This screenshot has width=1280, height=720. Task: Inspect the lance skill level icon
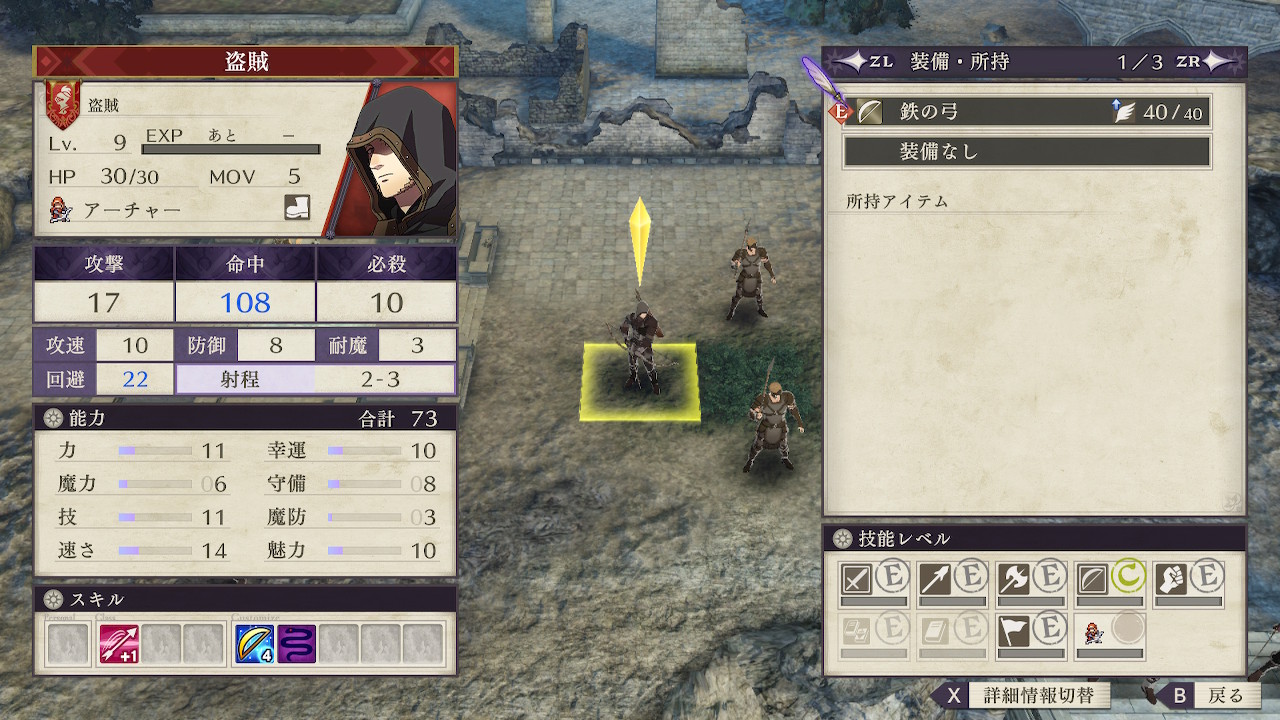point(936,577)
